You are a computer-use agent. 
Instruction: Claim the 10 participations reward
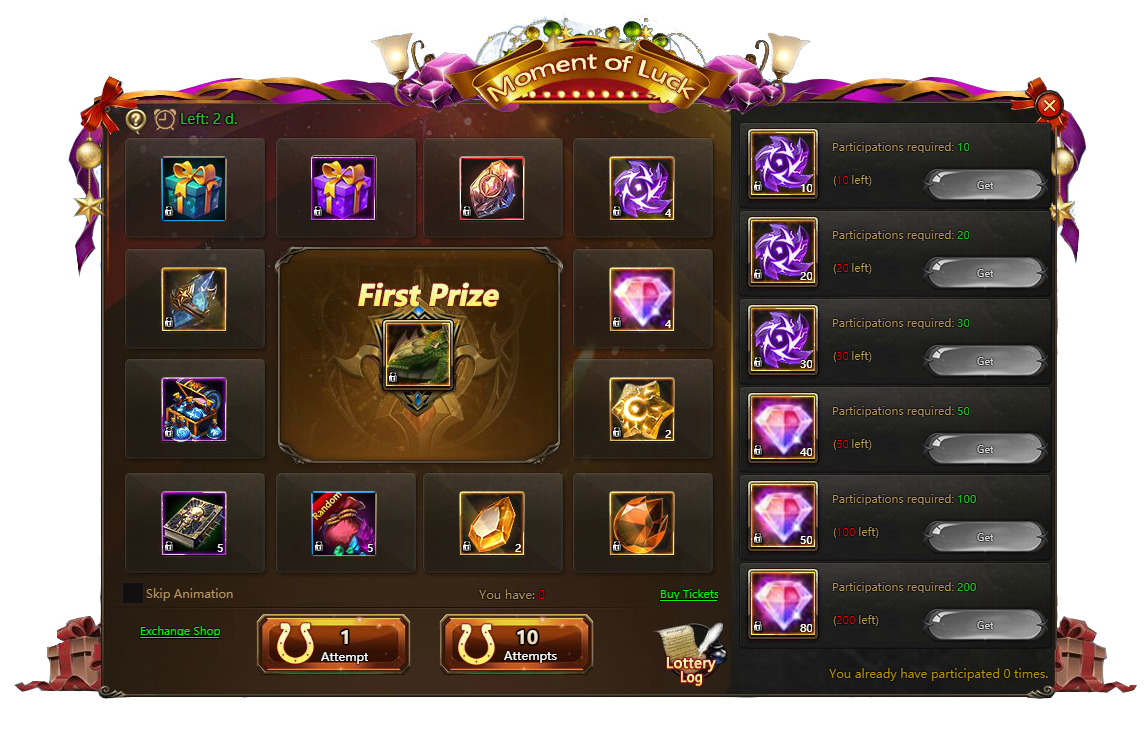[984, 185]
